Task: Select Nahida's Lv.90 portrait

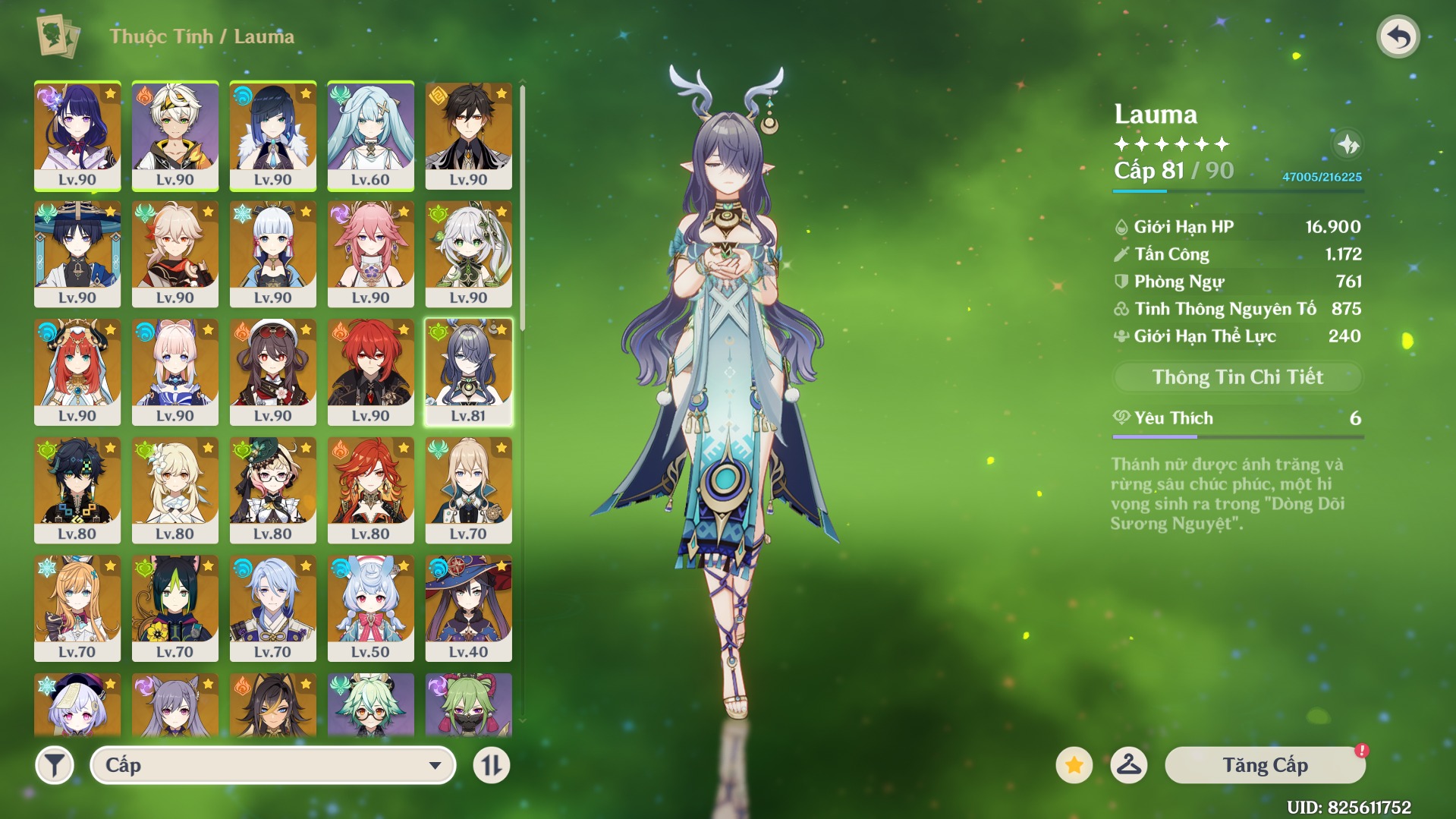Action: tap(468, 254)
